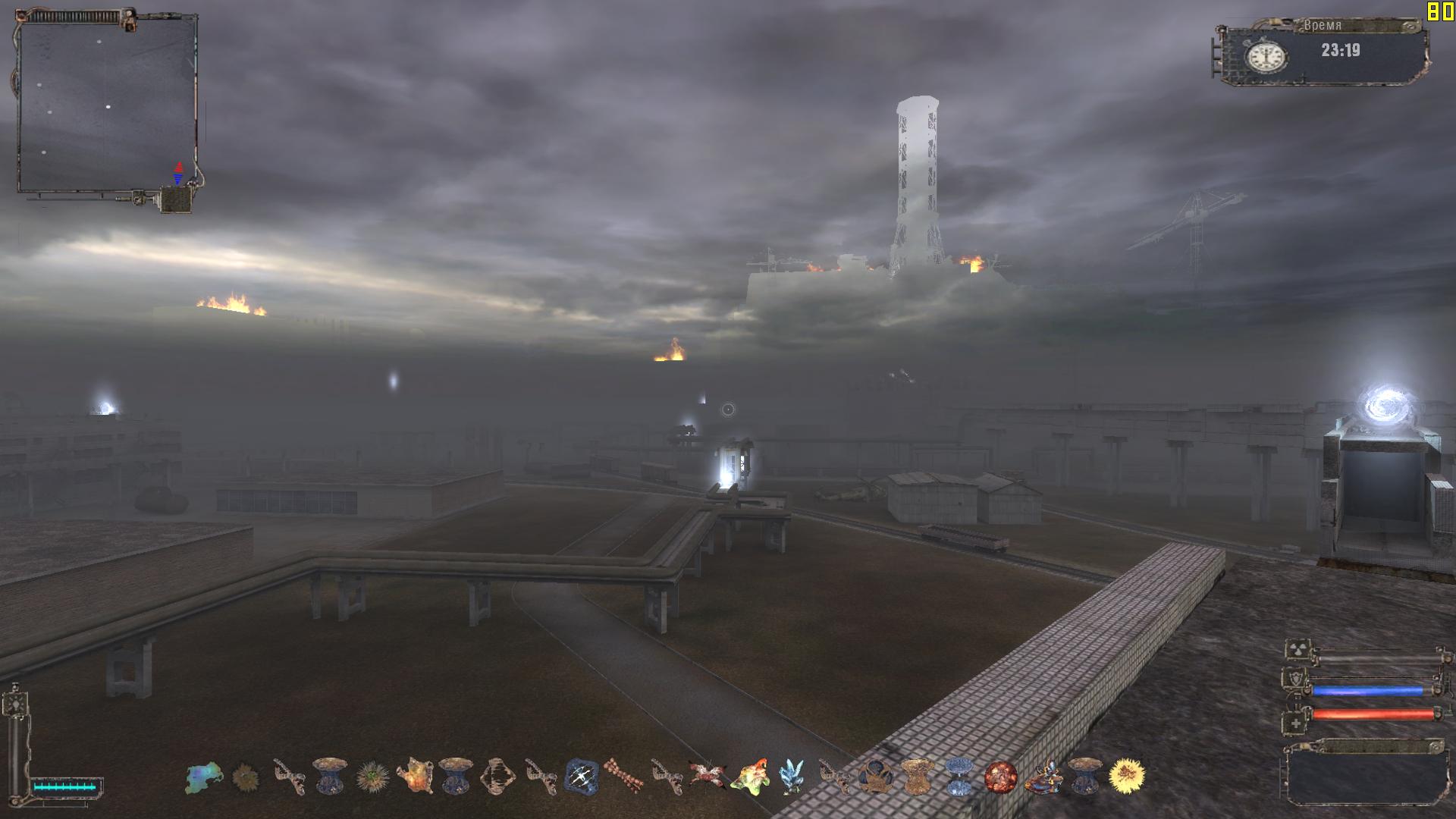Choose the blue double-disc dumbbell artifact

959,777
